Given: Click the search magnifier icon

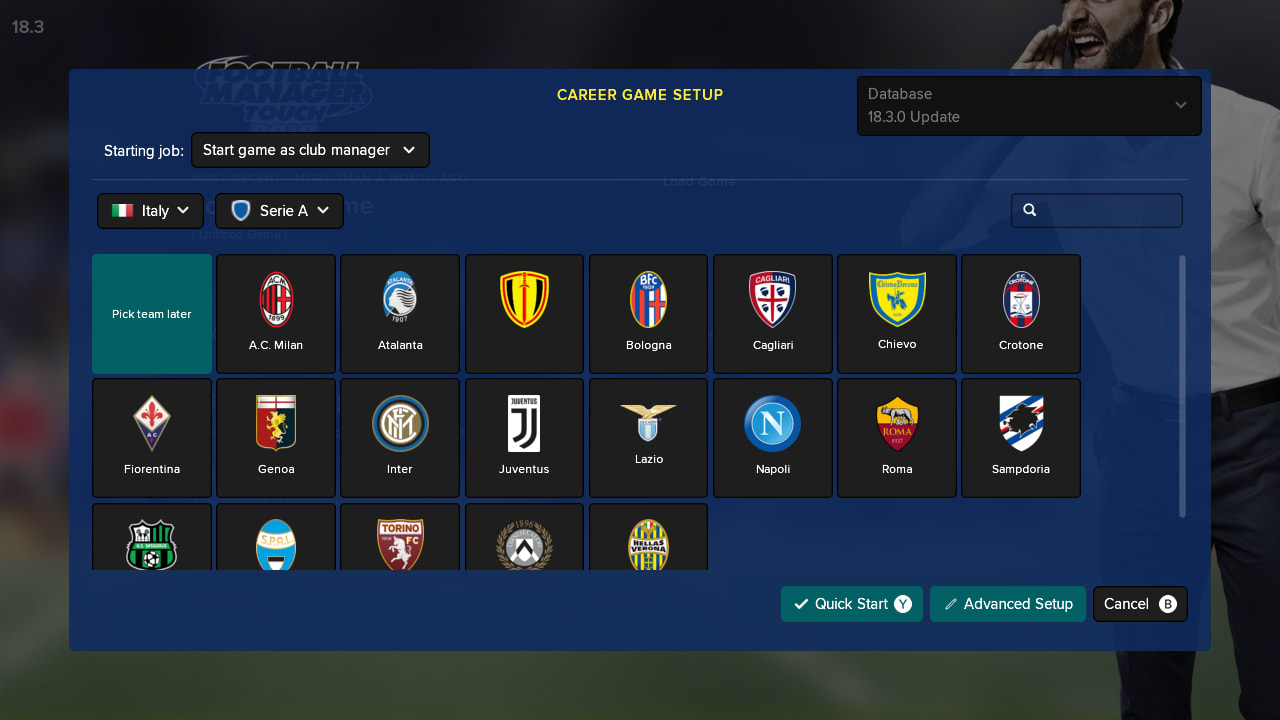Looking at the screenshot, I should tap(1030, 210).
